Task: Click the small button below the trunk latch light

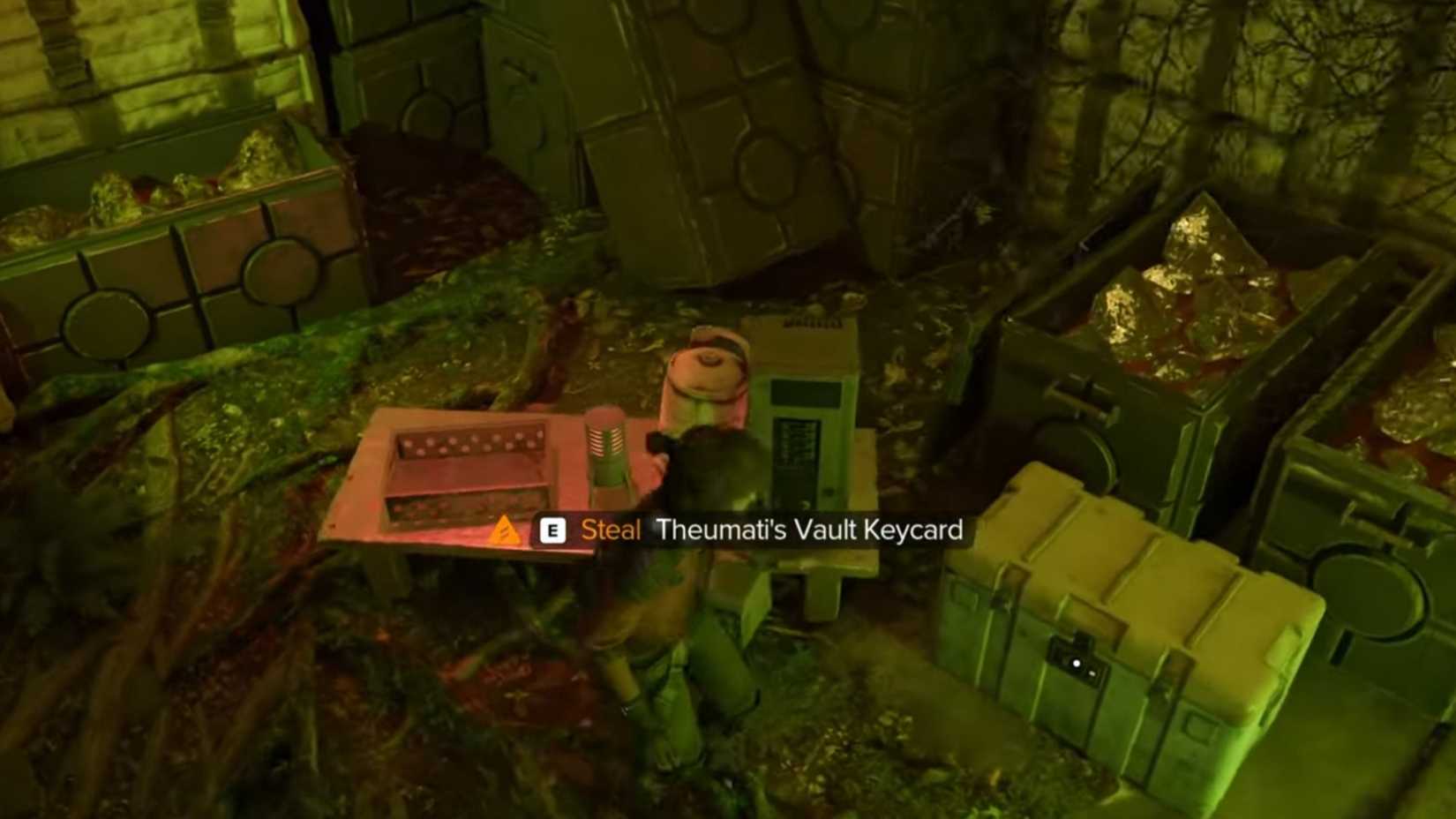Action: pyautogui.click(x=1092, y=673)
